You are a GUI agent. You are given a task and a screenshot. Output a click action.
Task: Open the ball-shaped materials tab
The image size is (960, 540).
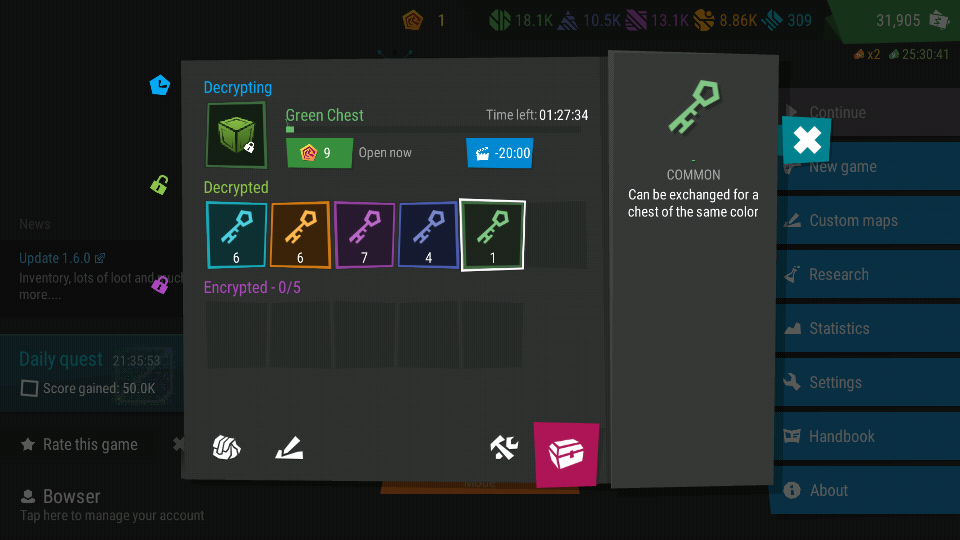(x=227, y=448)
